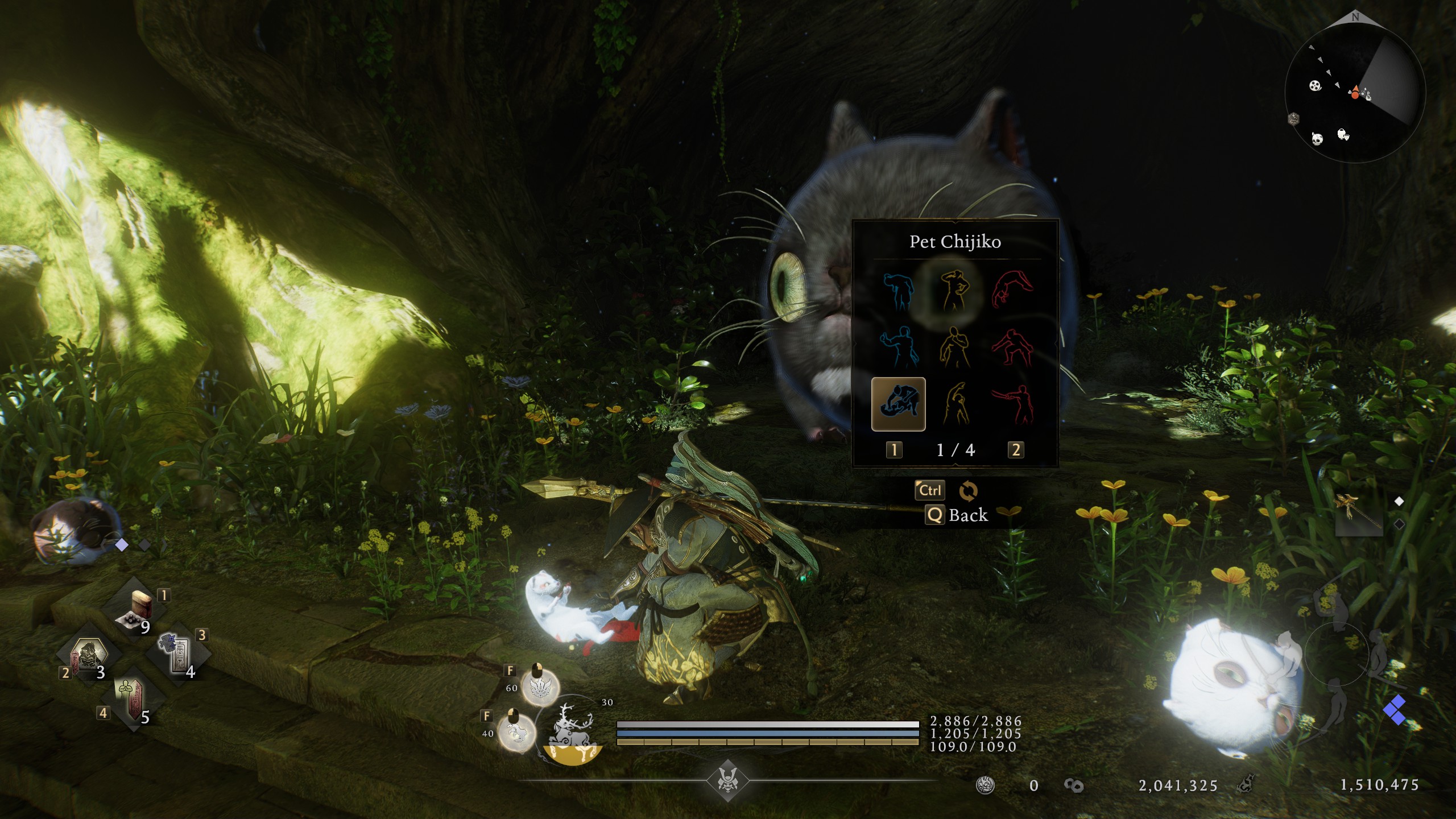1456x819 pixels.
Task: Pick the yellow side-stretch gesture
Action: (955, 404)
